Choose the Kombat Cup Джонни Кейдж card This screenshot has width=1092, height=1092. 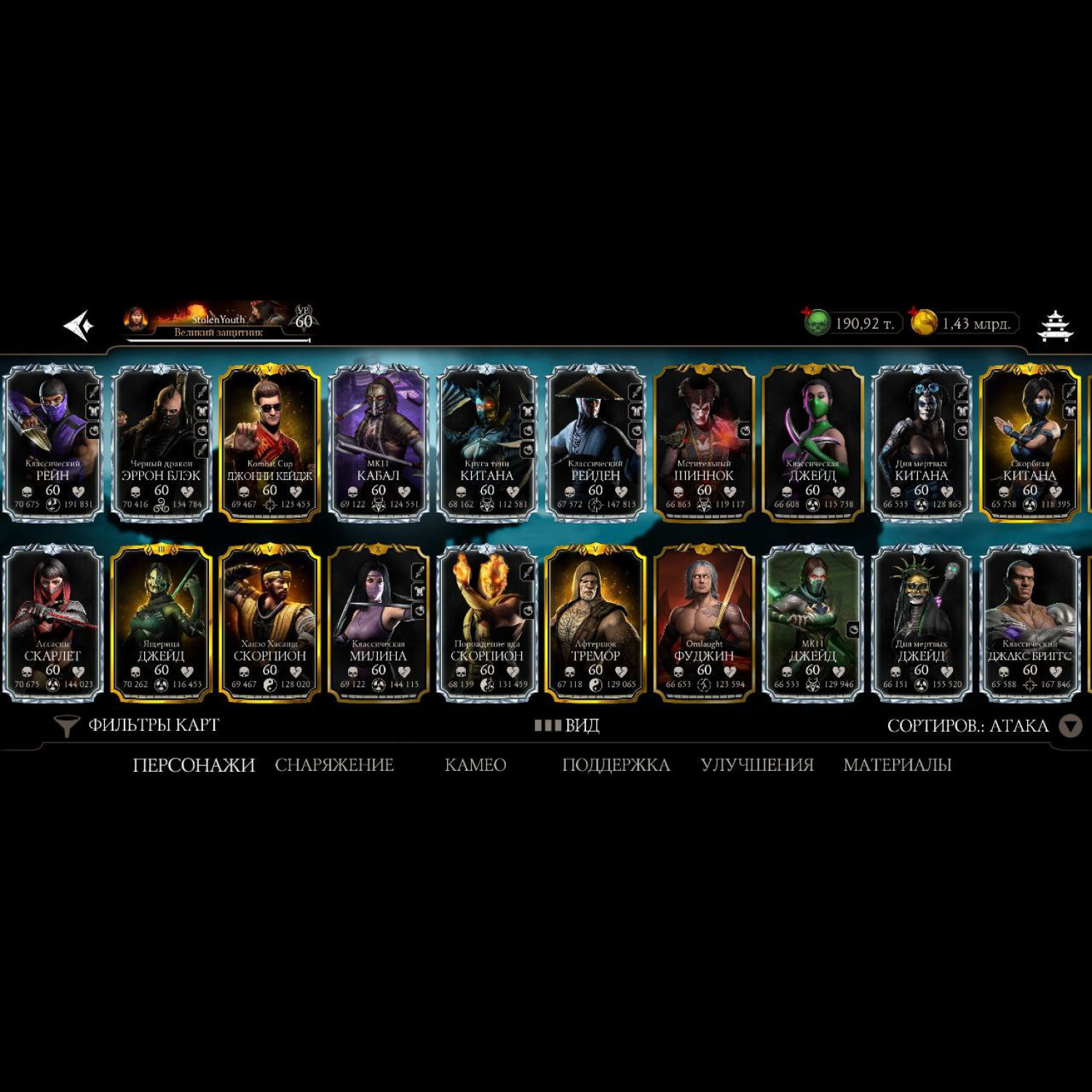(x=270, y=443)
